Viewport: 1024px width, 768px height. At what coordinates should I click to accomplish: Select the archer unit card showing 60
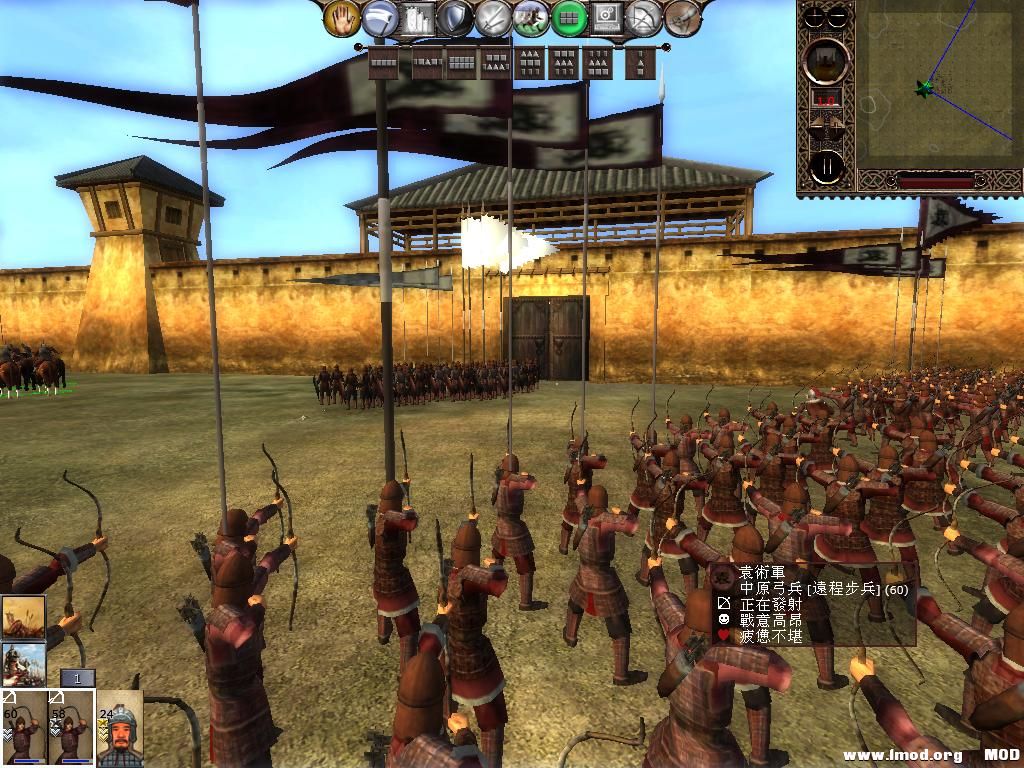[x=23, y=727]
